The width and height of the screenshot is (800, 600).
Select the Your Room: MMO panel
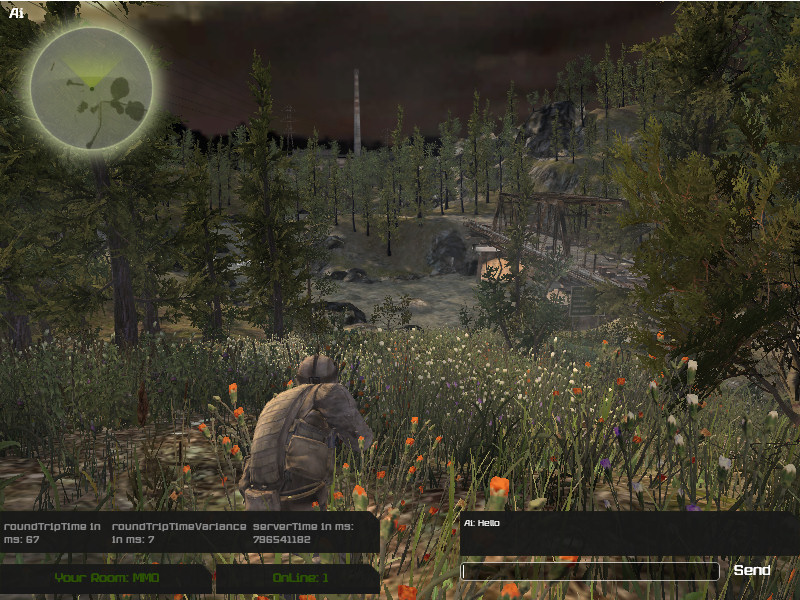[106, 578]
